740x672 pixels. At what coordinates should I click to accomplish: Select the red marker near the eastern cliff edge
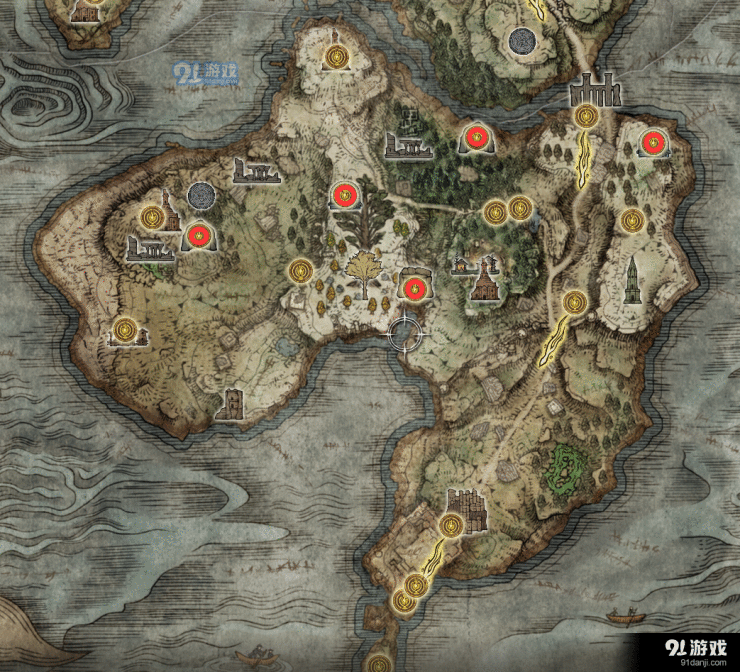[x=652, y=143]
